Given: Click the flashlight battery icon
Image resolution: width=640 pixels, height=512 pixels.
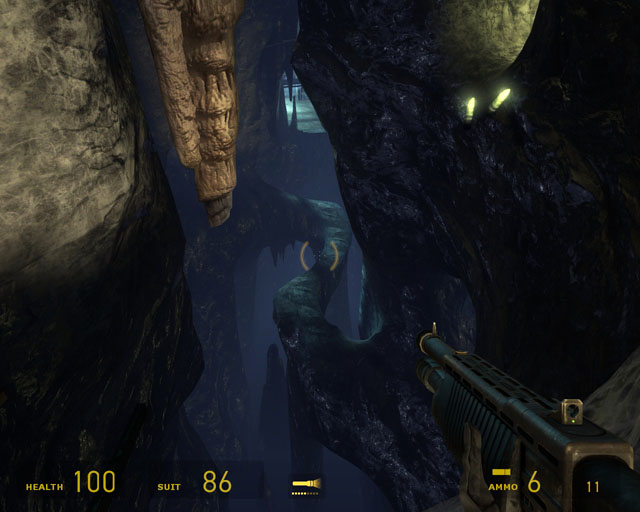Looking at the screenshot, I should click(306, 486).
